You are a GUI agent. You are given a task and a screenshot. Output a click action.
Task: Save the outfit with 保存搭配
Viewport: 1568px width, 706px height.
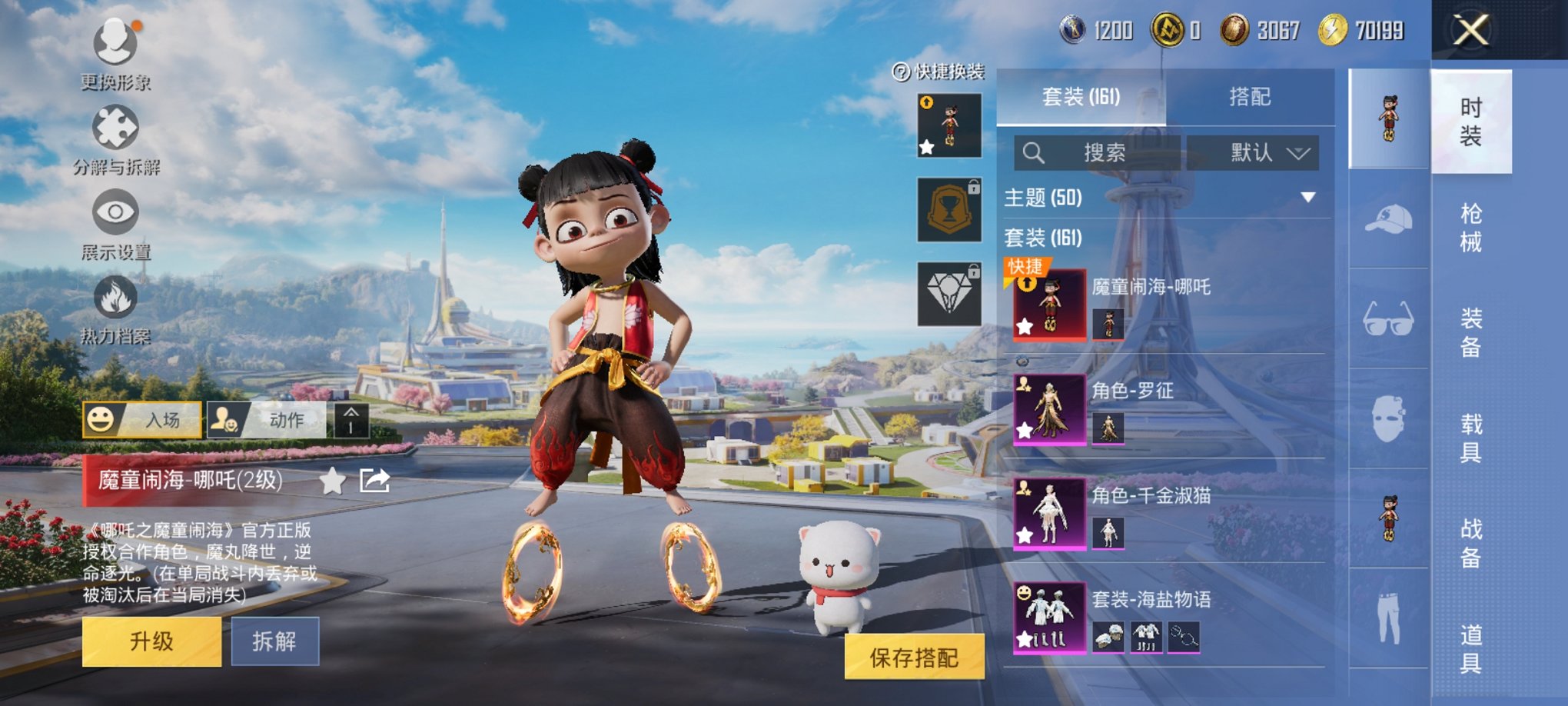[x=914, y=658]
